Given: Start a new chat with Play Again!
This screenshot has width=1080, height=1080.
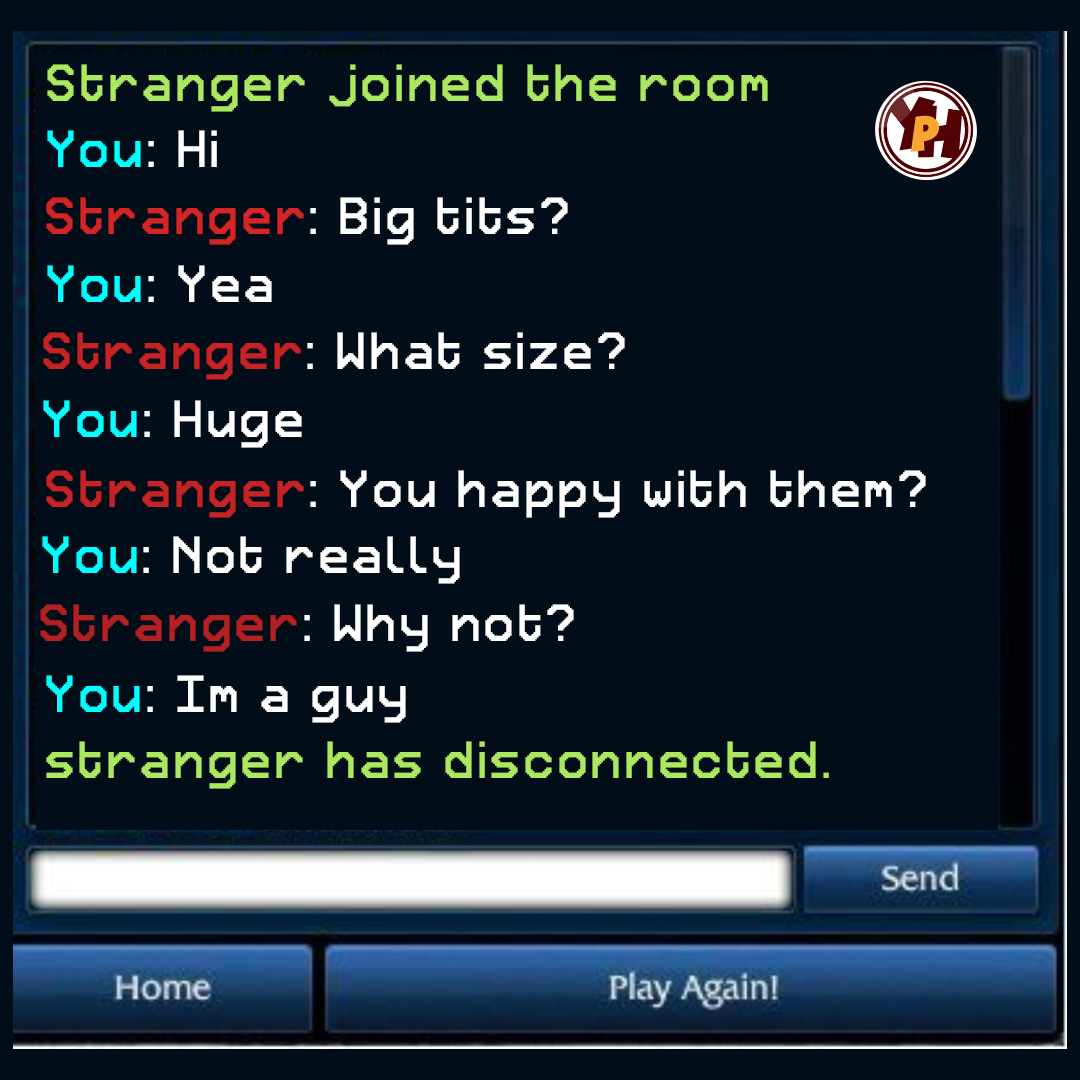Looking at the screenshot, I should [692, 988].
